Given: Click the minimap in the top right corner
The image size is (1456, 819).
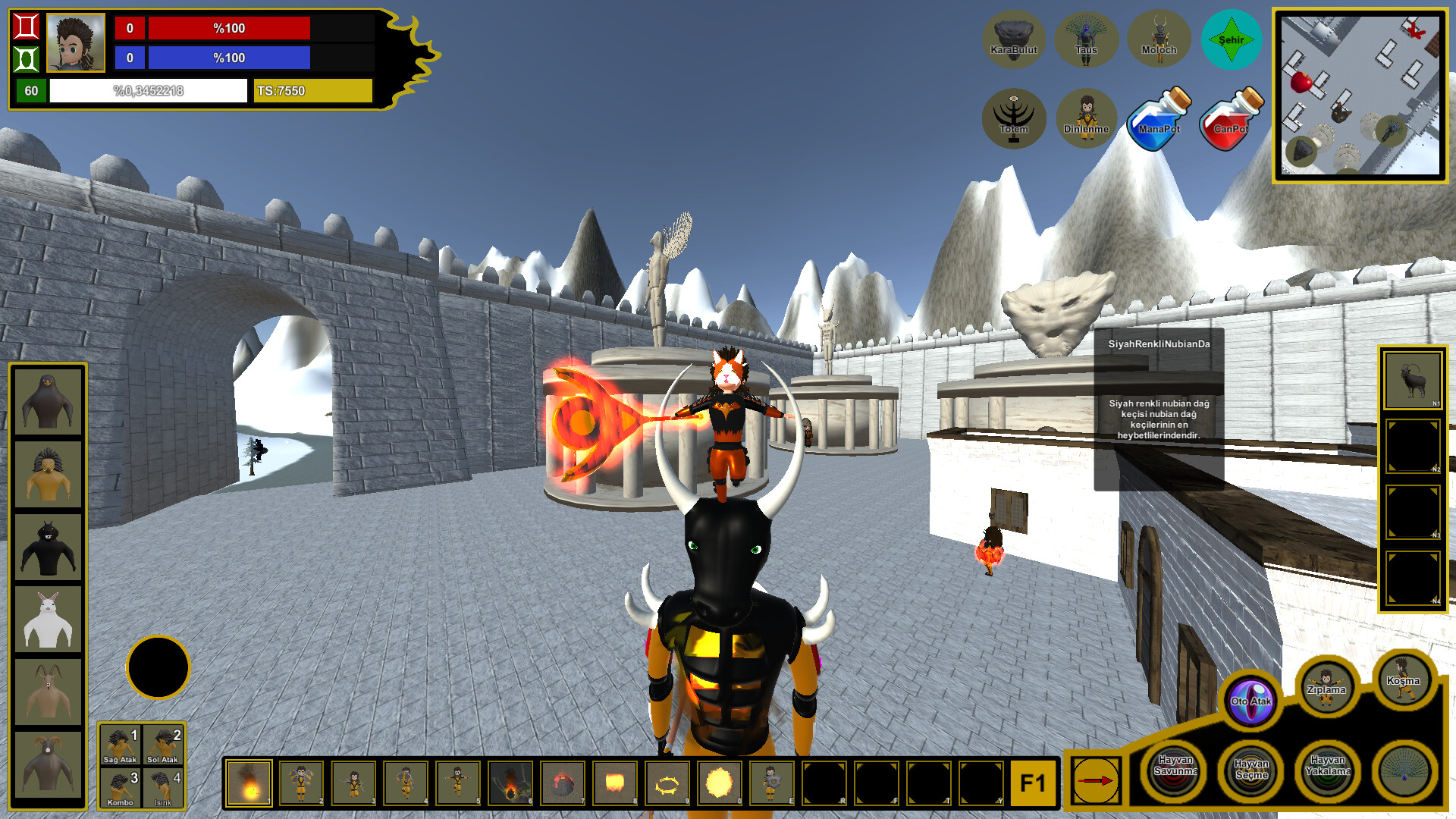Looking at the screenshot, I should 1362,93.
